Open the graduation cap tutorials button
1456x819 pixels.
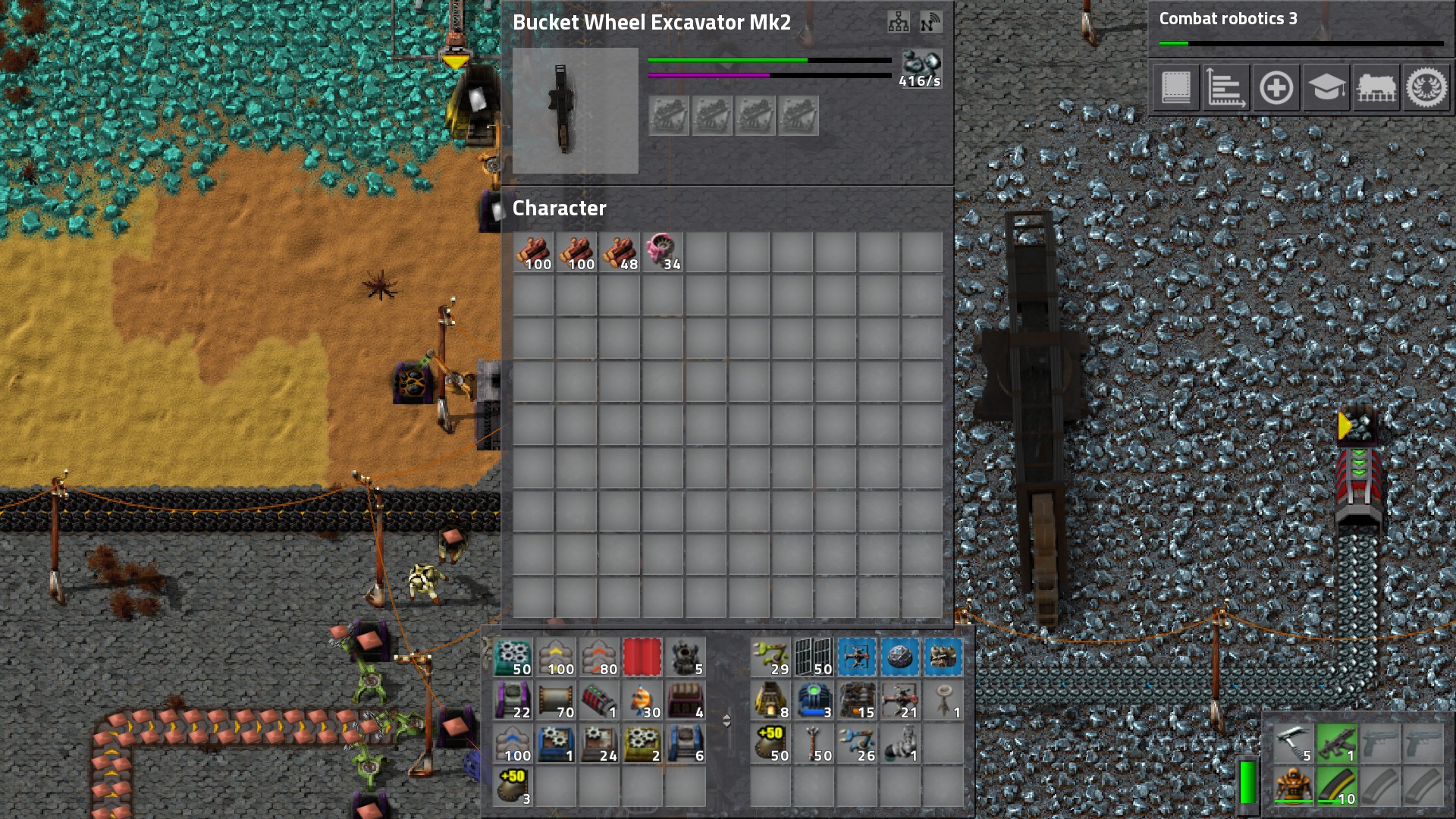[x=1326, y=88]
